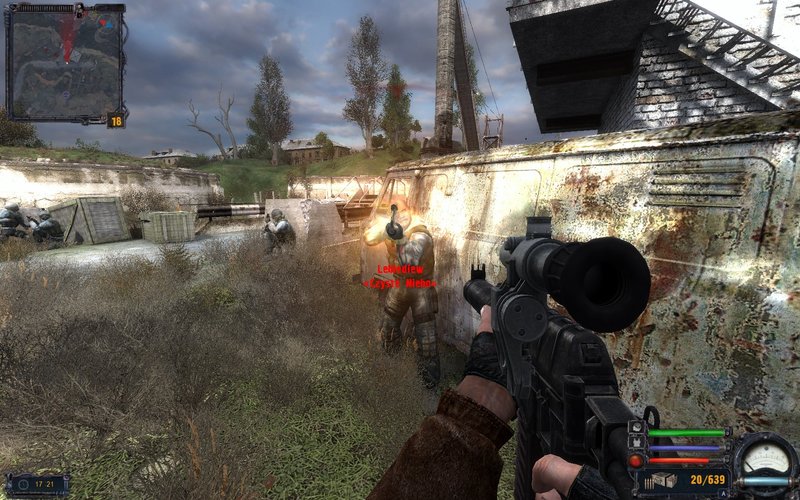Click the minimap in the corner
Image resolution: width=800 pixels, height=500 pixels.
65,63
